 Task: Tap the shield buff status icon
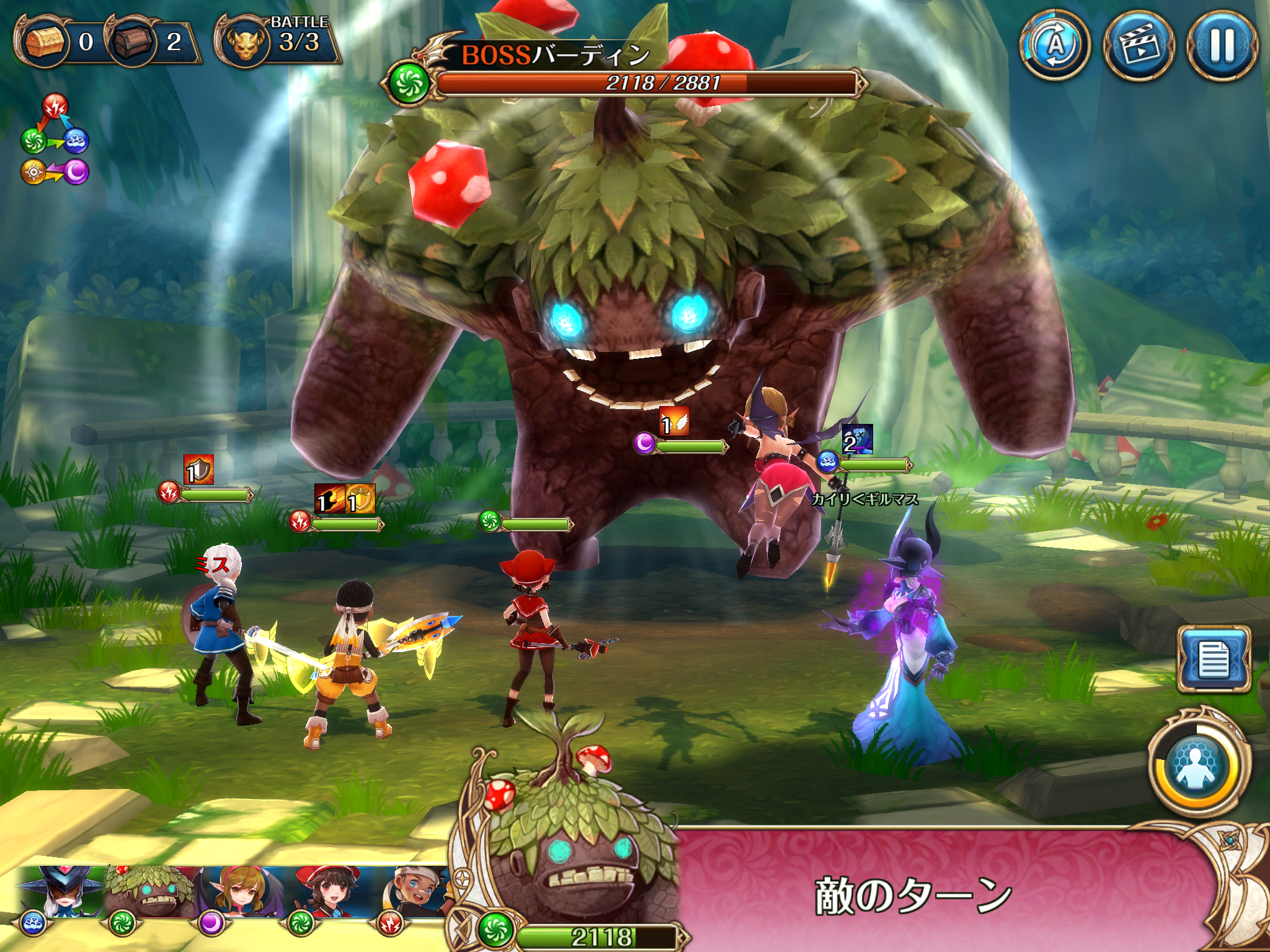click(198, 469)
